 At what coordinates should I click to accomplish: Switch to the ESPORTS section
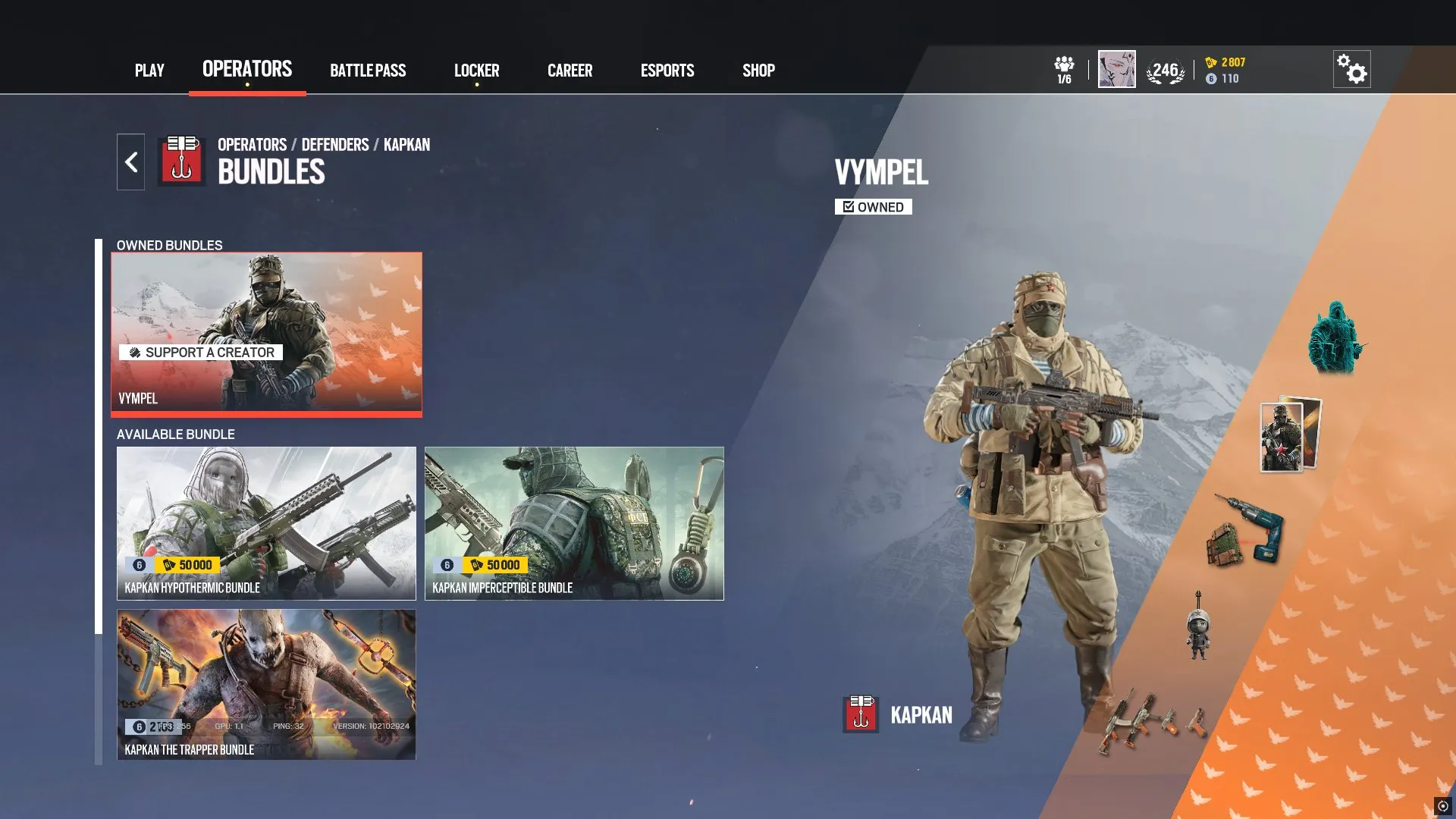[667, 70]
